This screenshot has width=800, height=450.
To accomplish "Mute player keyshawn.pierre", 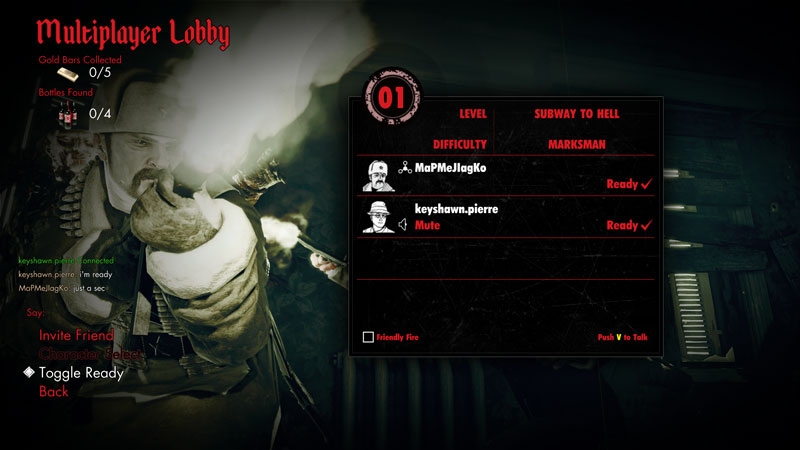I will (427, 226).
